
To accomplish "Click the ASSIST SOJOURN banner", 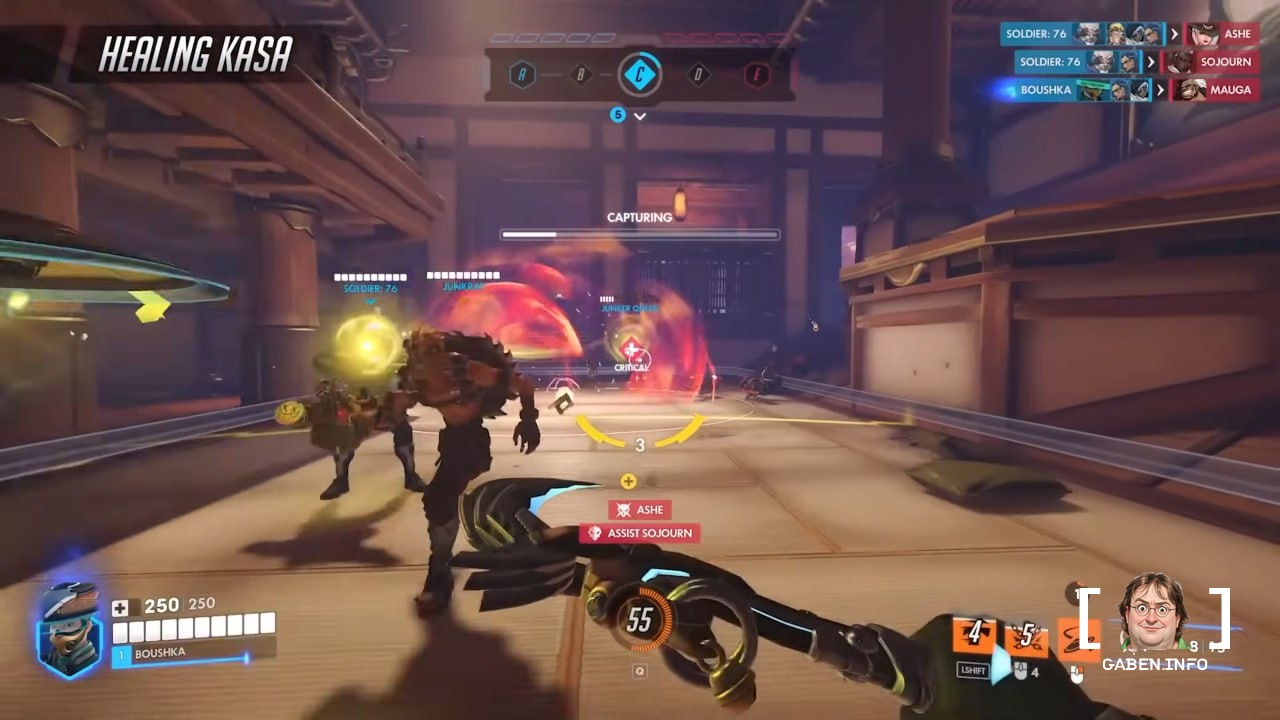I will pos(640,533).
